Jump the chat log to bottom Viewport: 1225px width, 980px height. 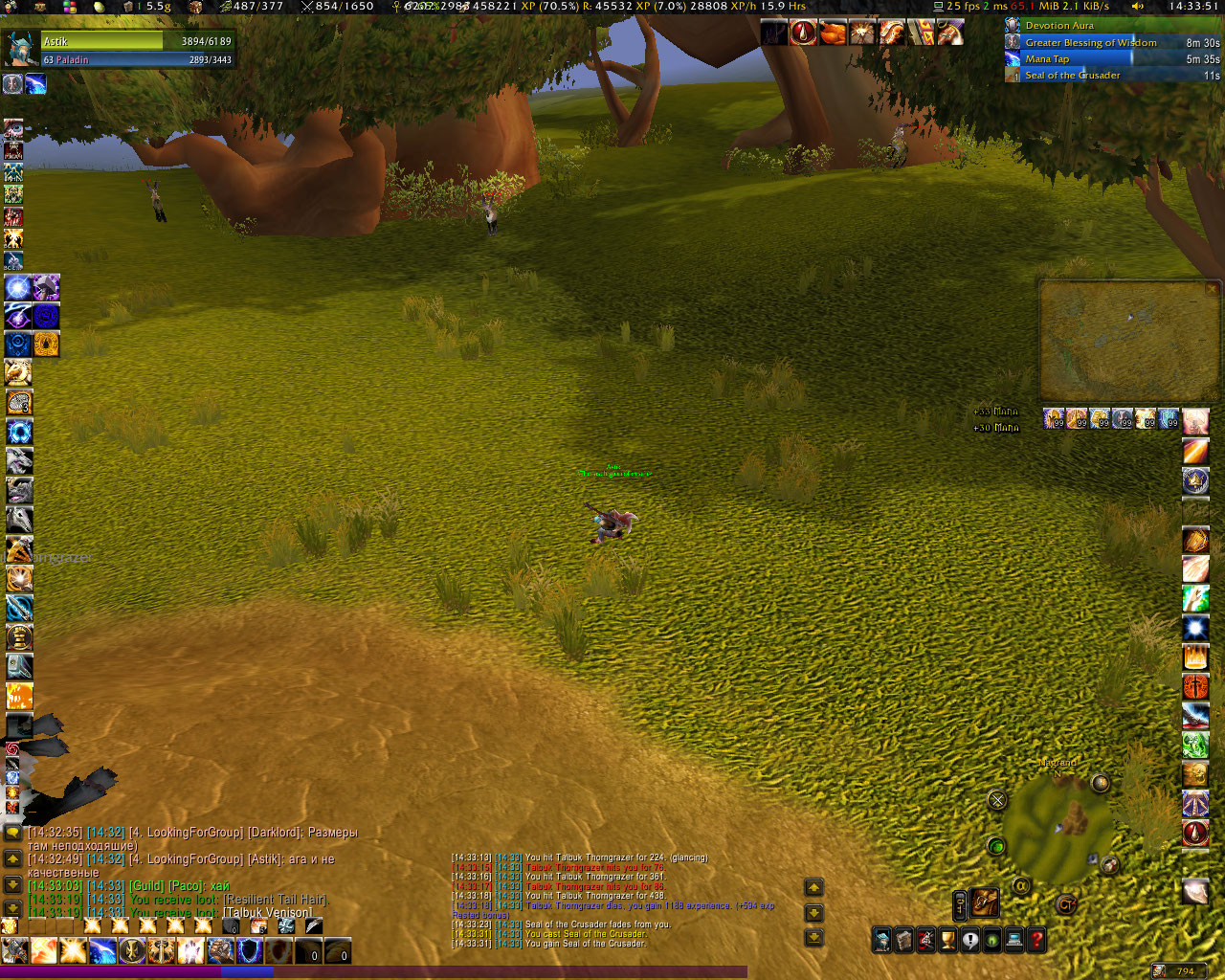point(12,907)
